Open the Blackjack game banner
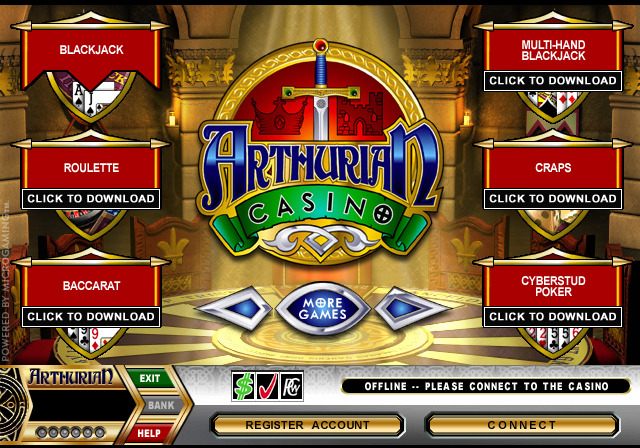640x448 pixels. pos(91,49)
